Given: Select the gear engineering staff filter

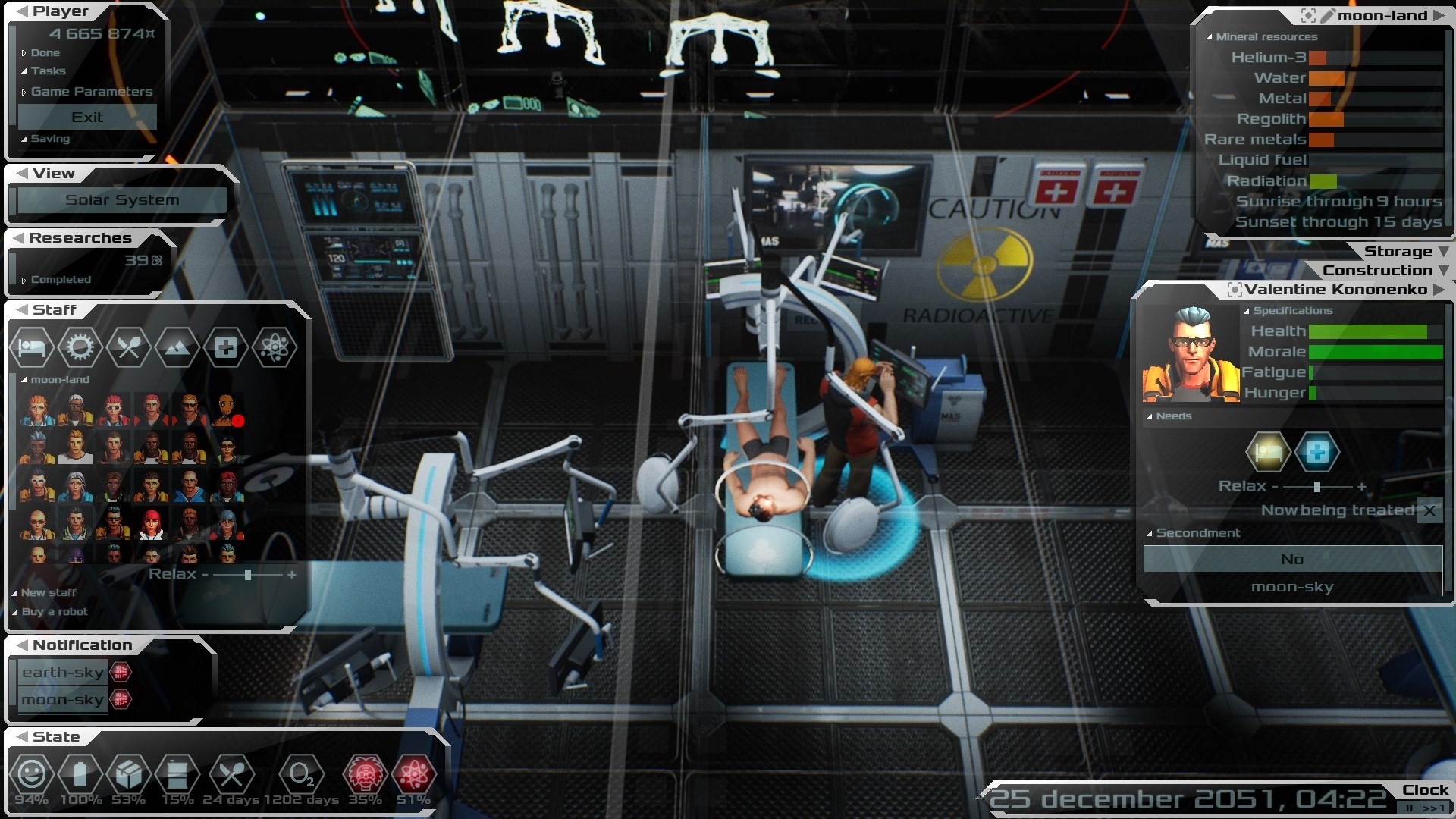Looking at the screenshot, I should tap(80, 347).
